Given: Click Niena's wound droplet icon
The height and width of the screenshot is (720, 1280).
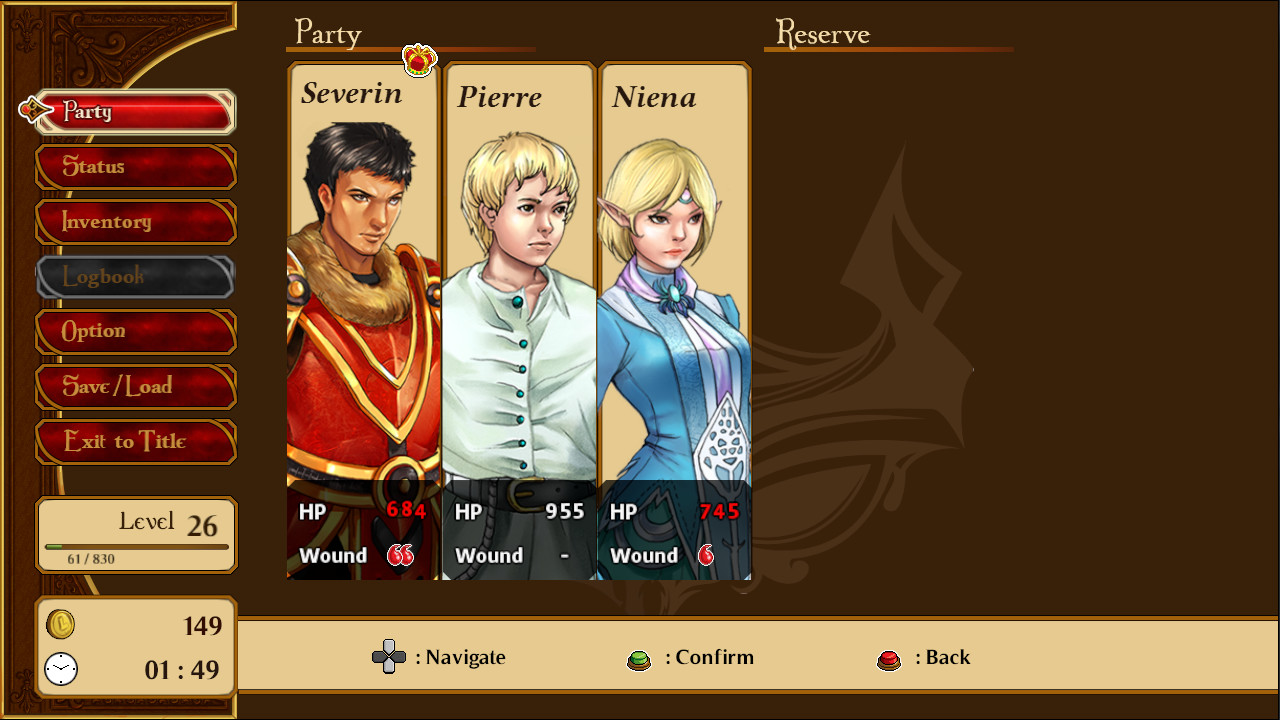Looking at the screenshot, I should 708,555.
